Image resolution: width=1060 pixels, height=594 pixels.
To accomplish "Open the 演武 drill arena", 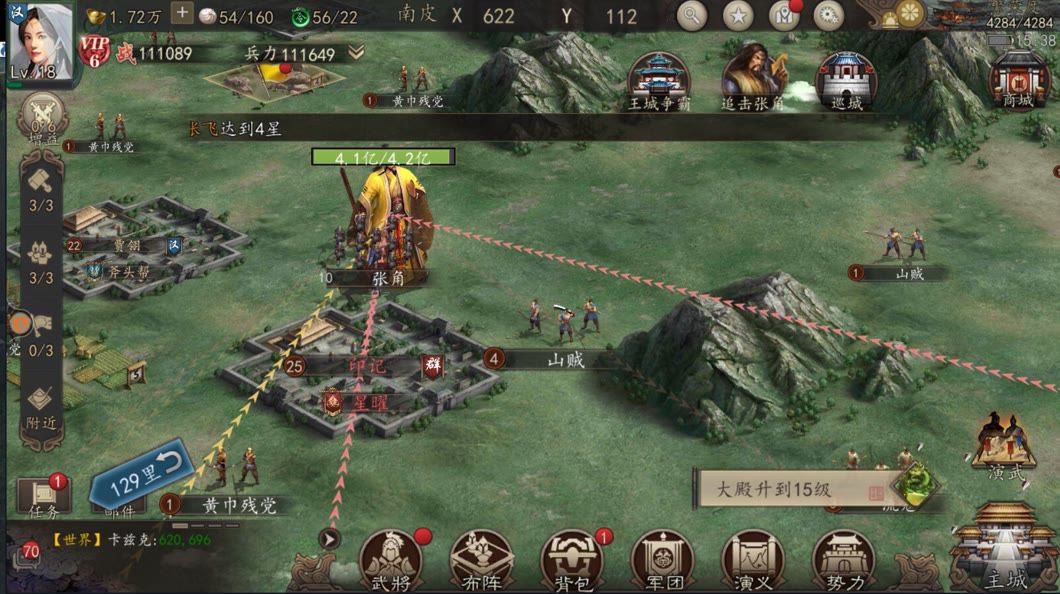I will coord(1003,447).
